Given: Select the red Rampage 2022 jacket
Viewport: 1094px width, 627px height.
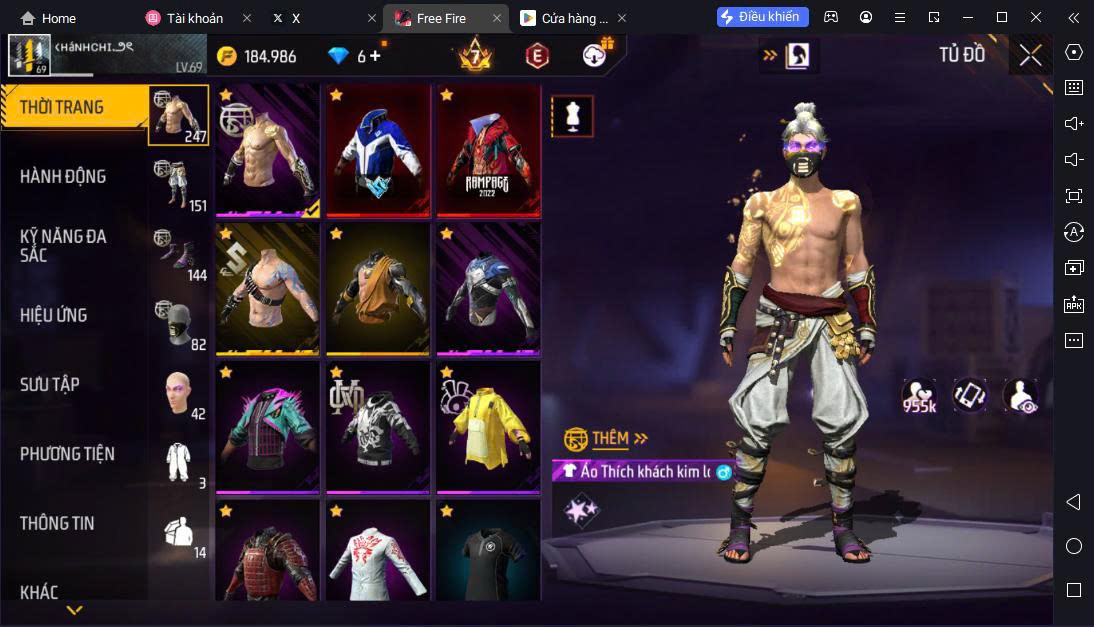Looking at the screenshot, I should [x=487, y=150].
